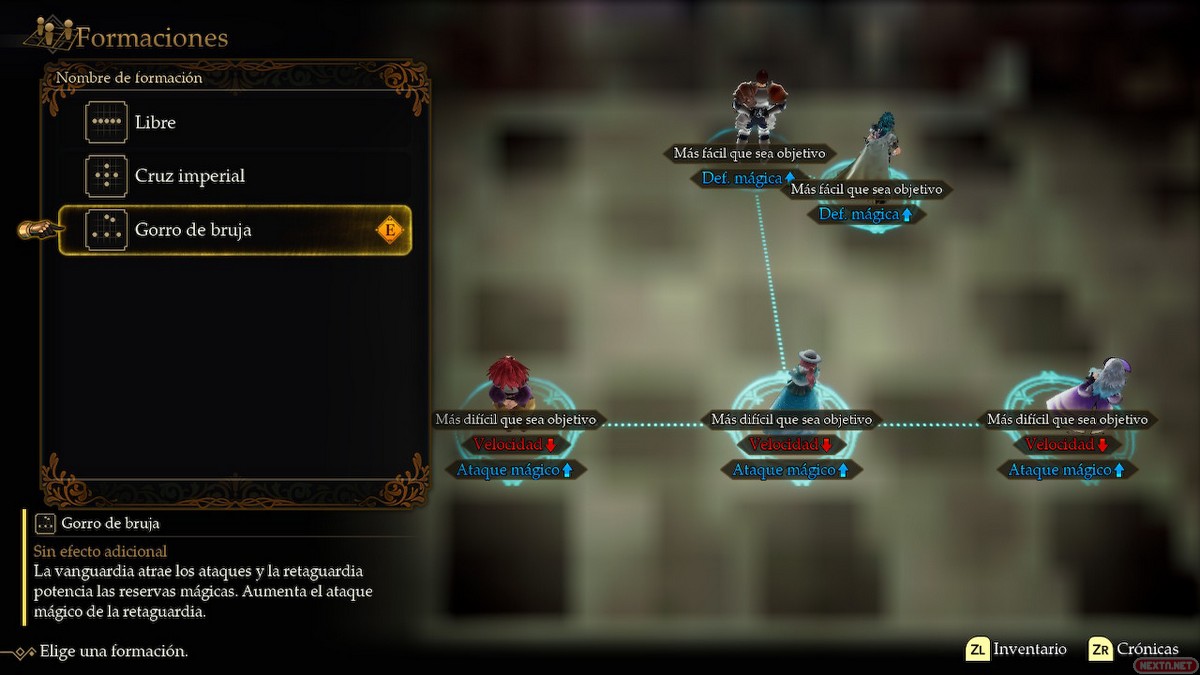This screenshot has width=1200, height=675.
Task: Select the Libre formation
Action: (235, 123)
